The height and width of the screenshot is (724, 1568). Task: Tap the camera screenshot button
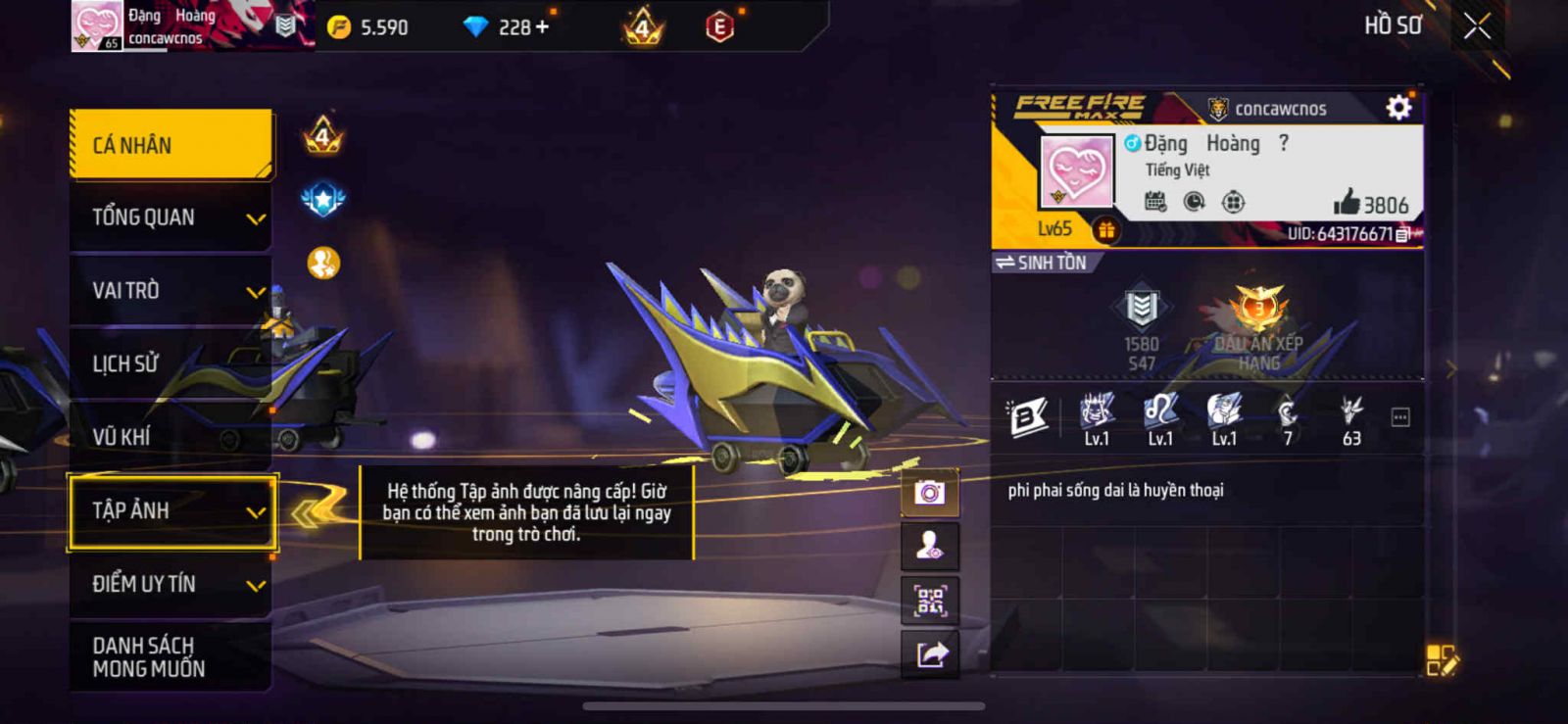pyautogui.click(x=929, y=492)
